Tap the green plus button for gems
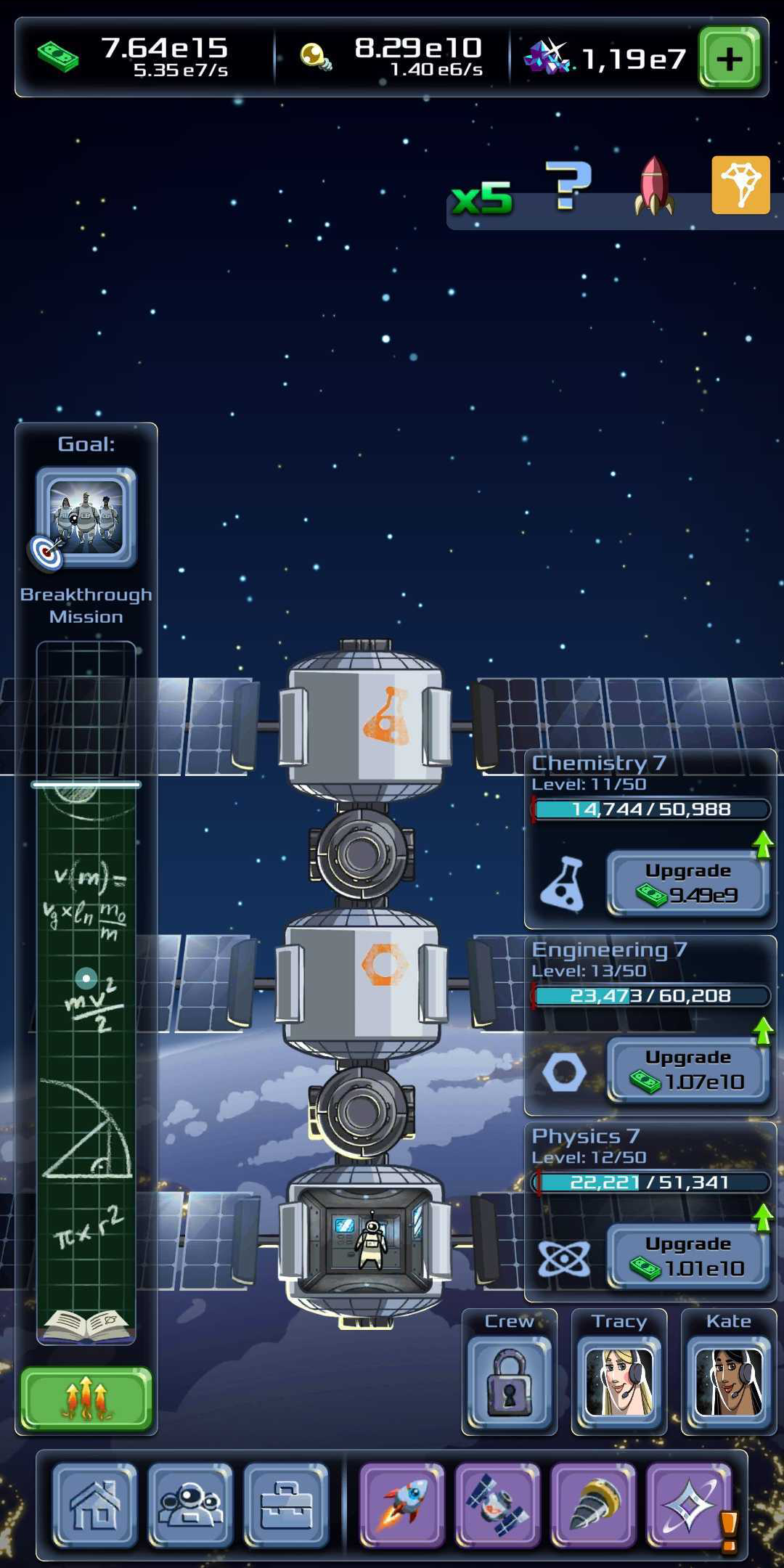784x1568 pixels. click(729, 58)
